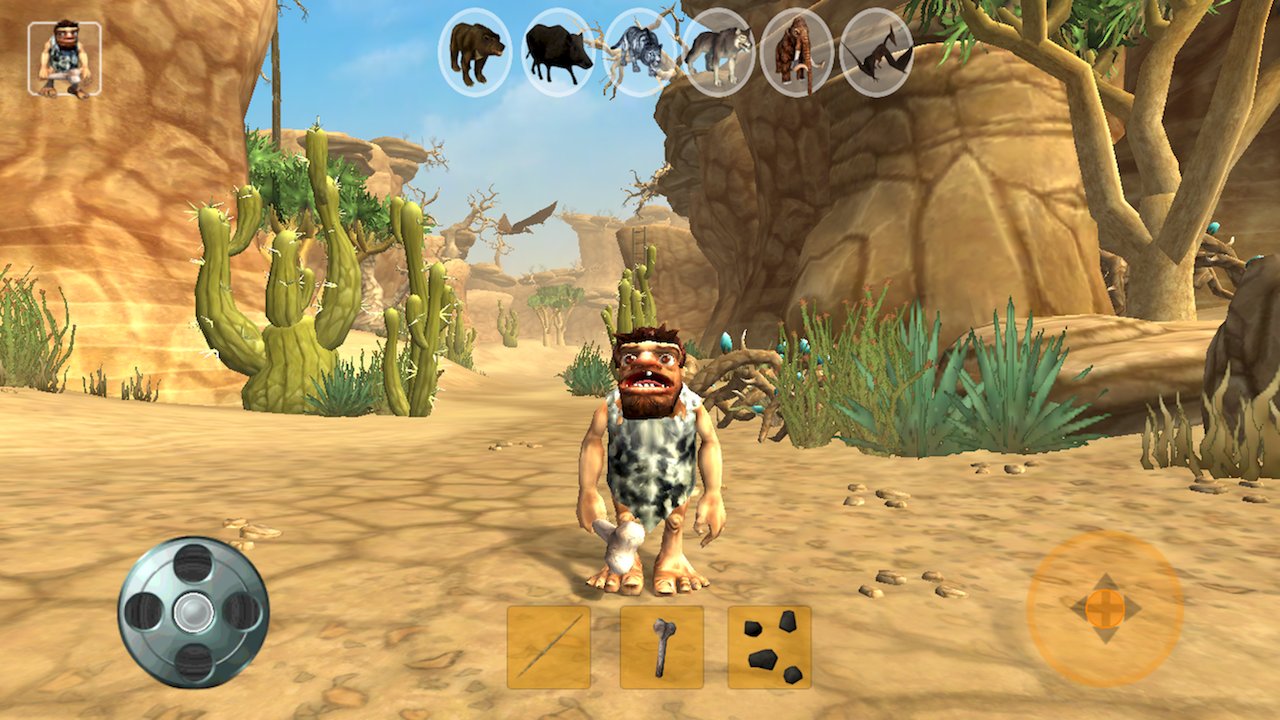Viewport: 1280px width, 720px height.
Task: Select the woolly mammoth icon
Action: [x=797, y=52]
